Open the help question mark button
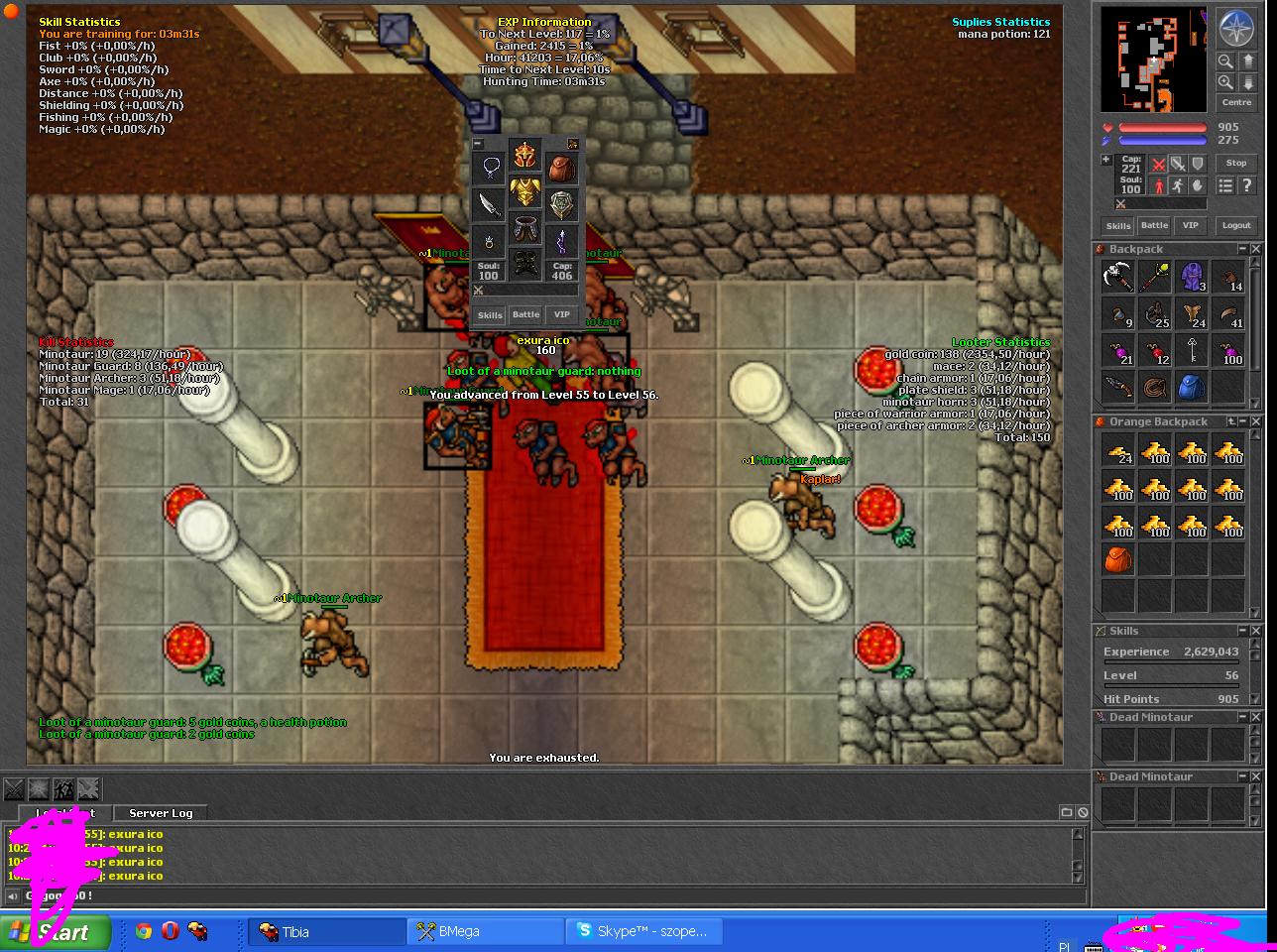1277x952 pixels. point(1249,185)
